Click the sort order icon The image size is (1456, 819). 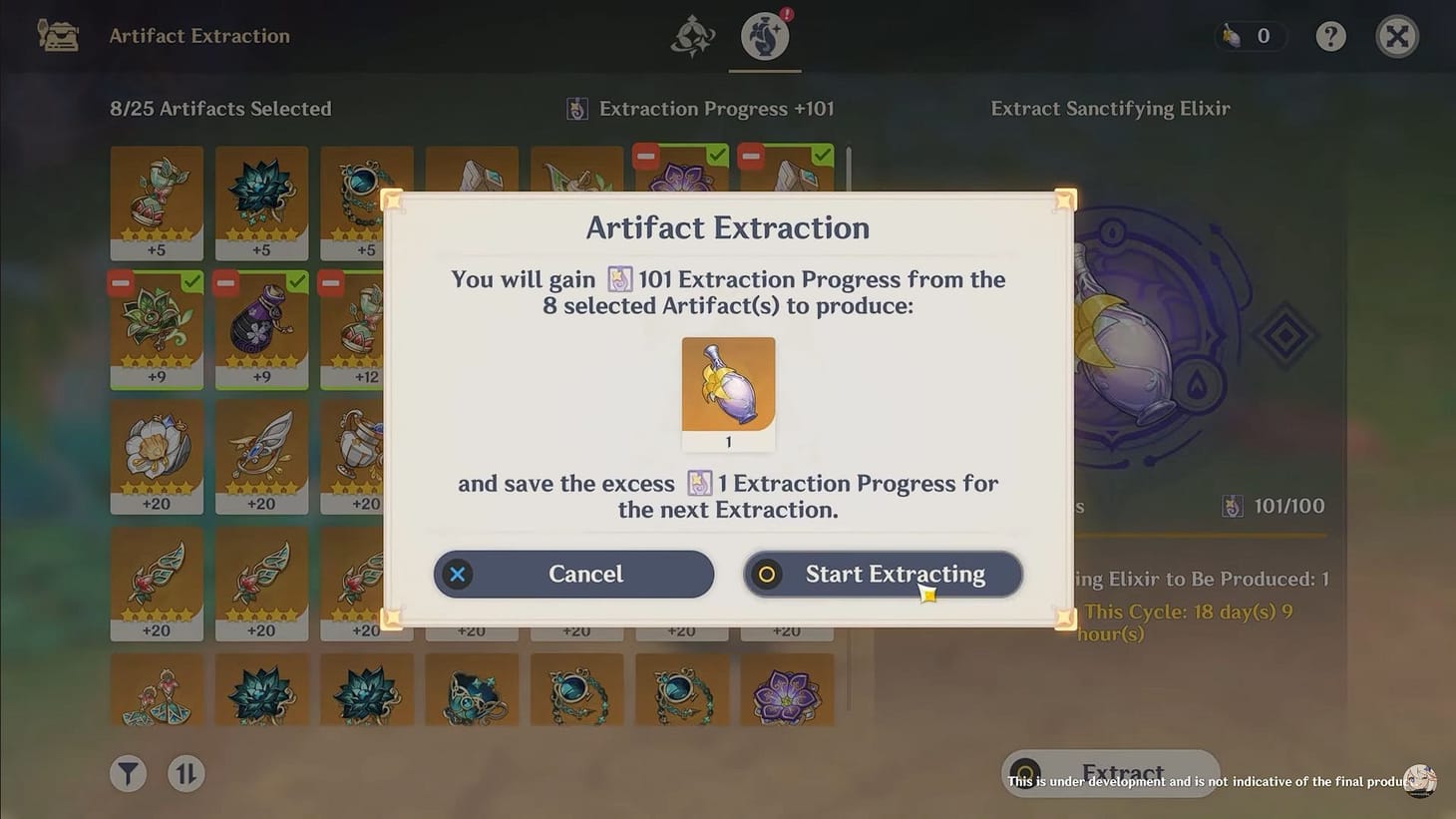click(185, 773)
